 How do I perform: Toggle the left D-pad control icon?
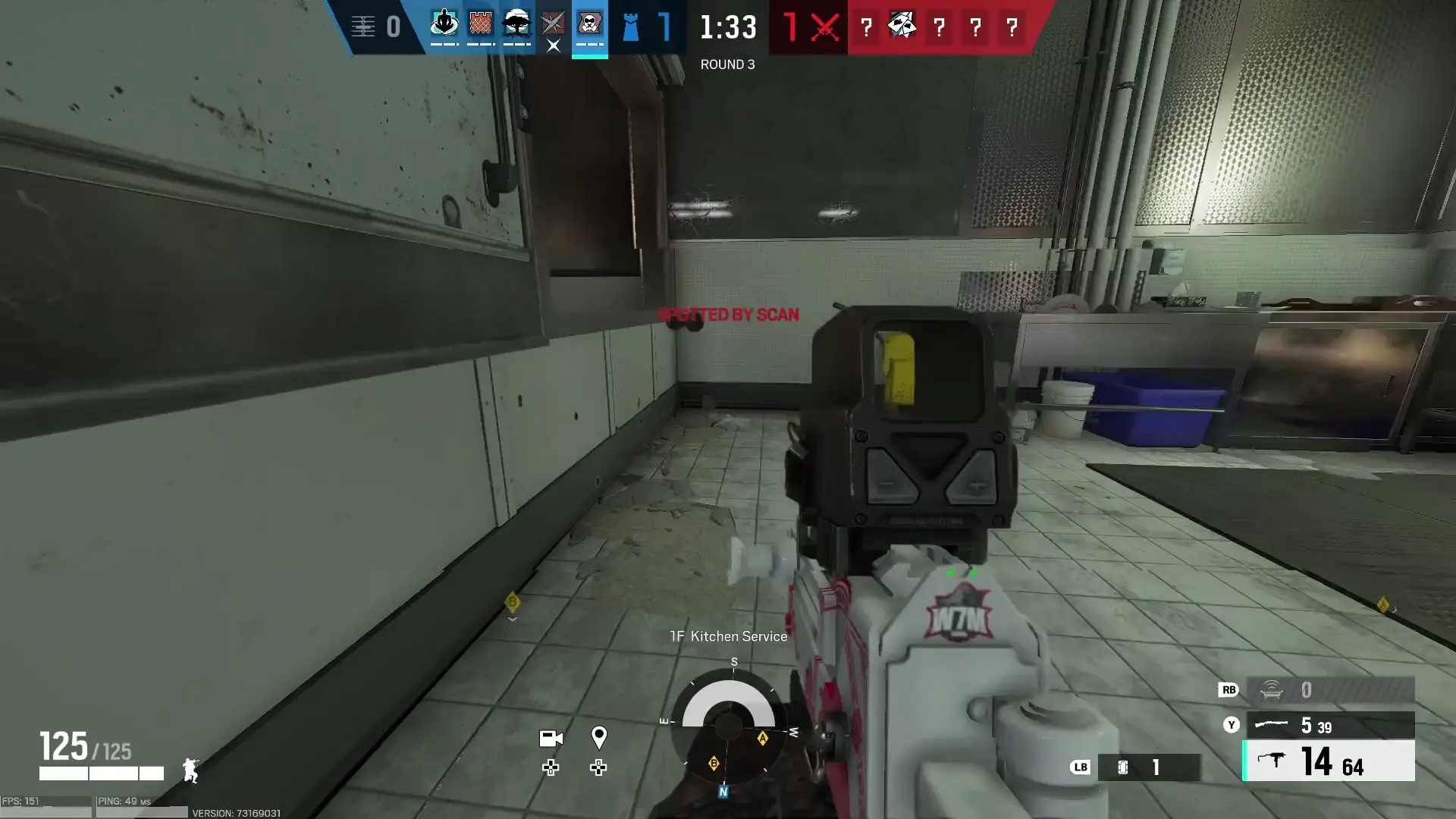[551, 768]
